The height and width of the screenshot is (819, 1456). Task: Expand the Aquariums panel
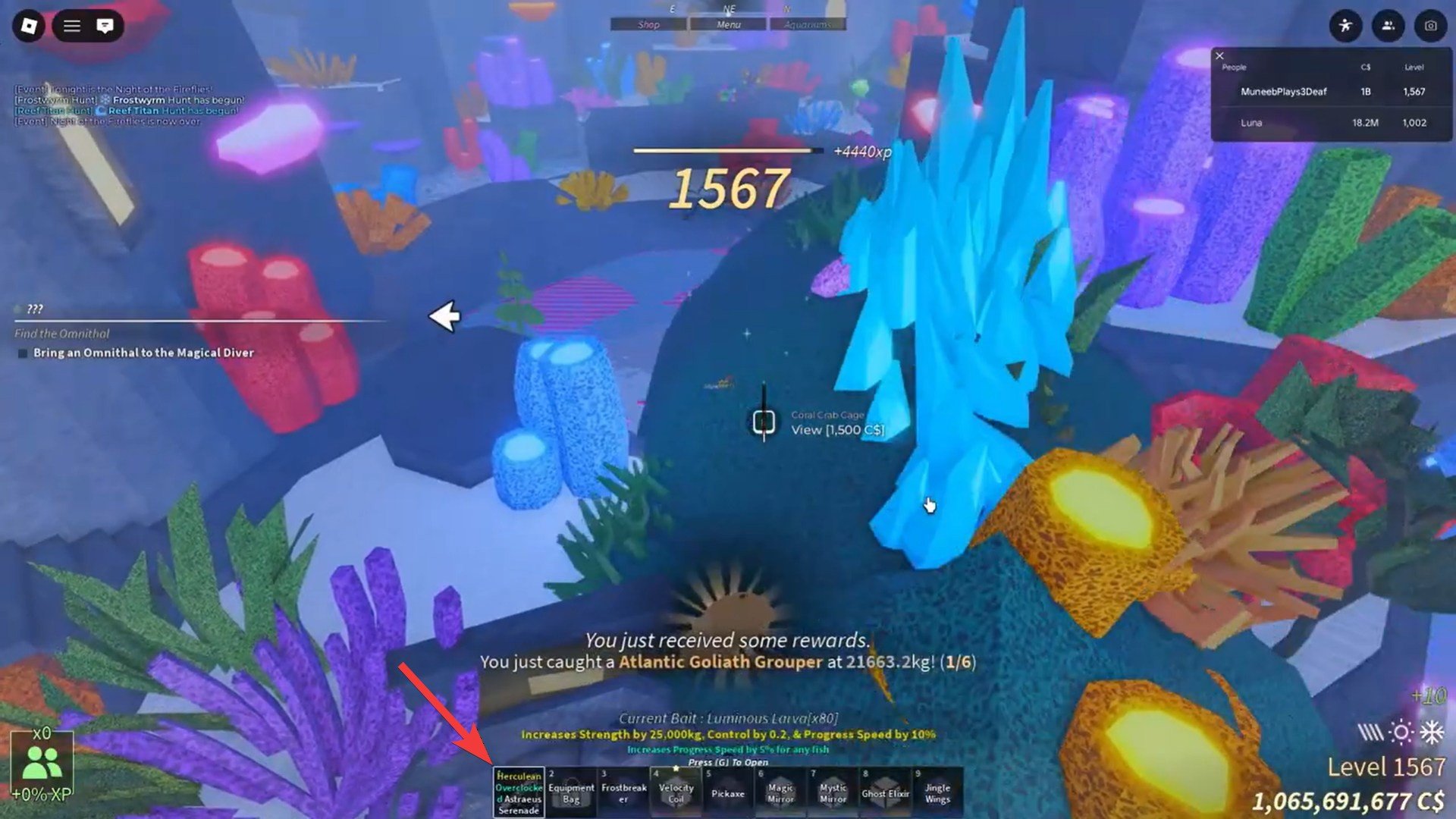pyautogui.click(x=807, y=24)
